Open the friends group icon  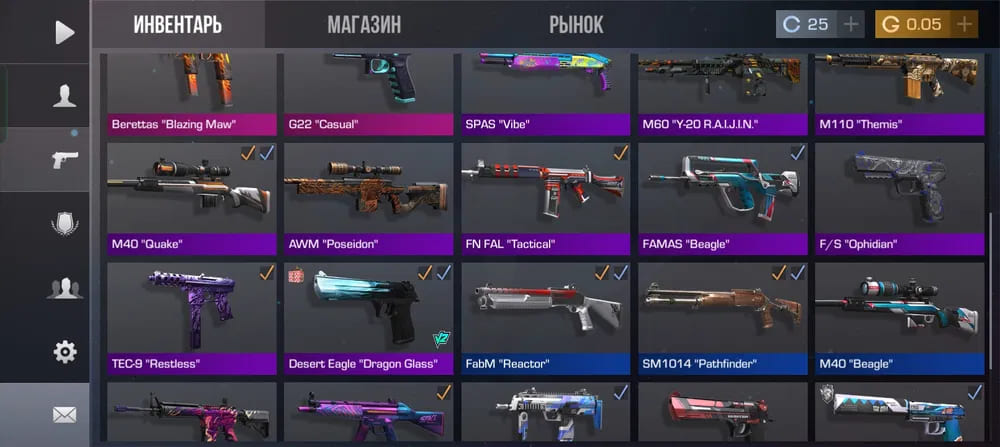[x=64, y=288]
